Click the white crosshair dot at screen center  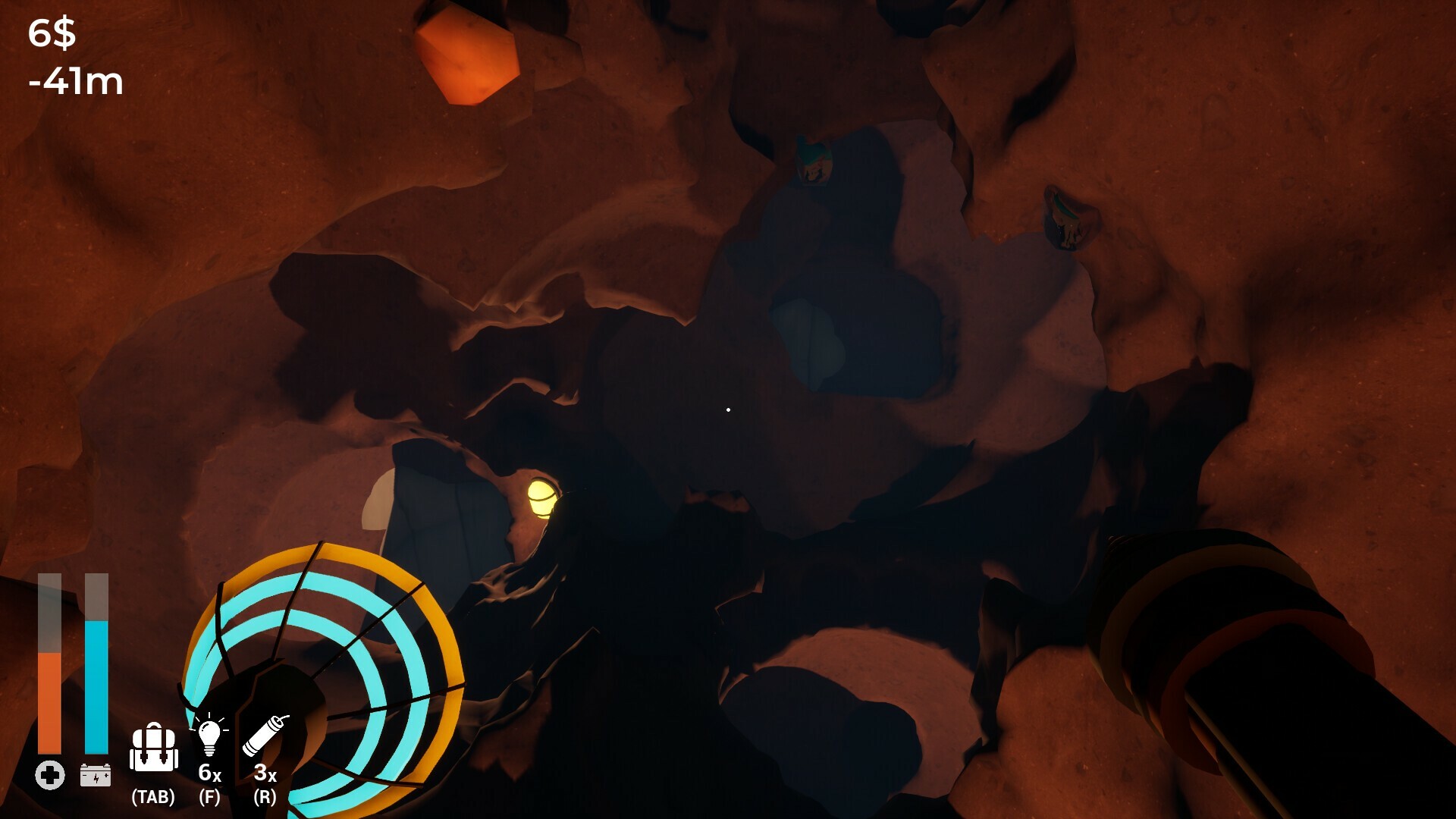click(729, 409)
